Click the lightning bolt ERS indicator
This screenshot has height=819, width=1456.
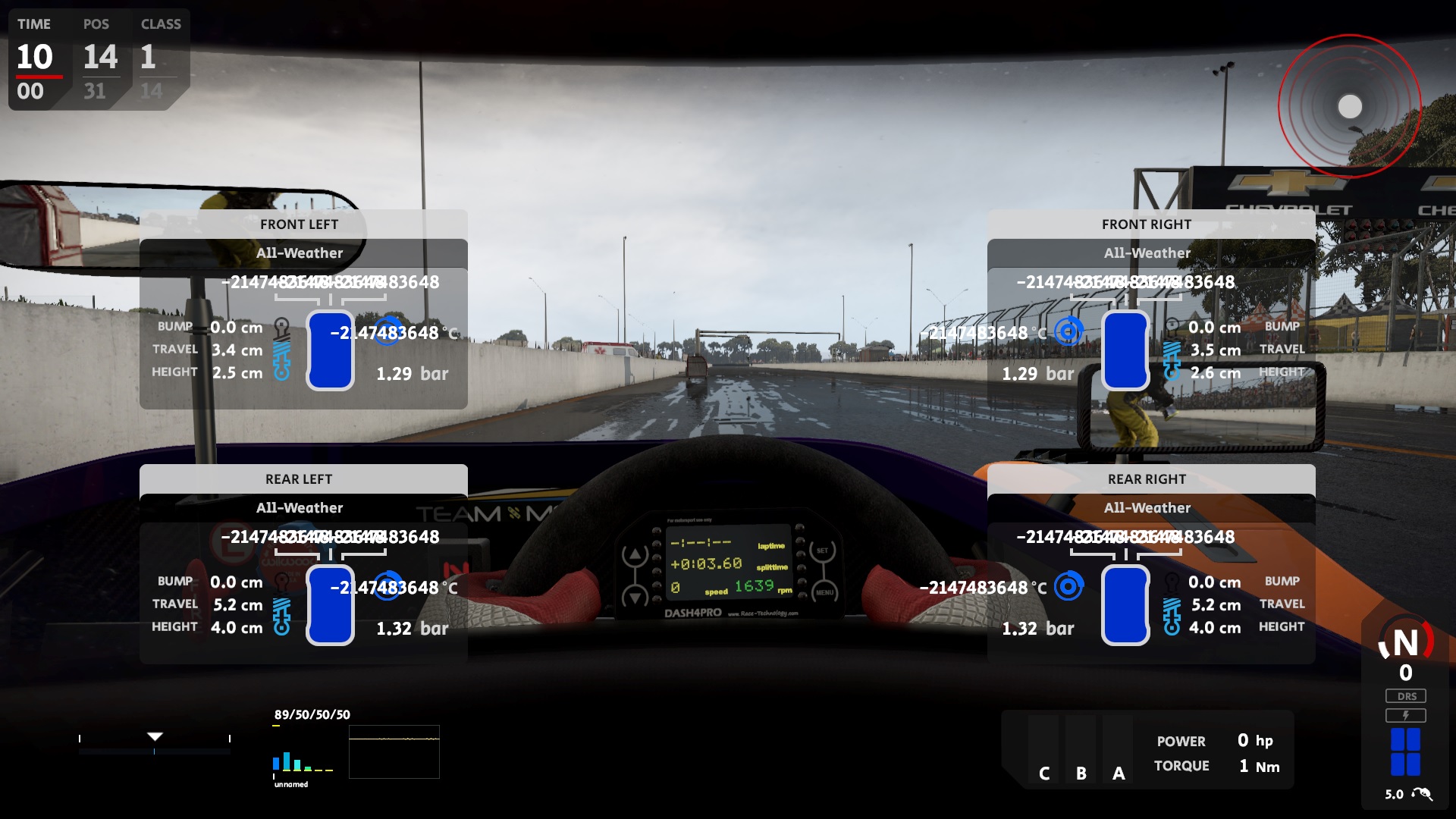coord(1406,715)
